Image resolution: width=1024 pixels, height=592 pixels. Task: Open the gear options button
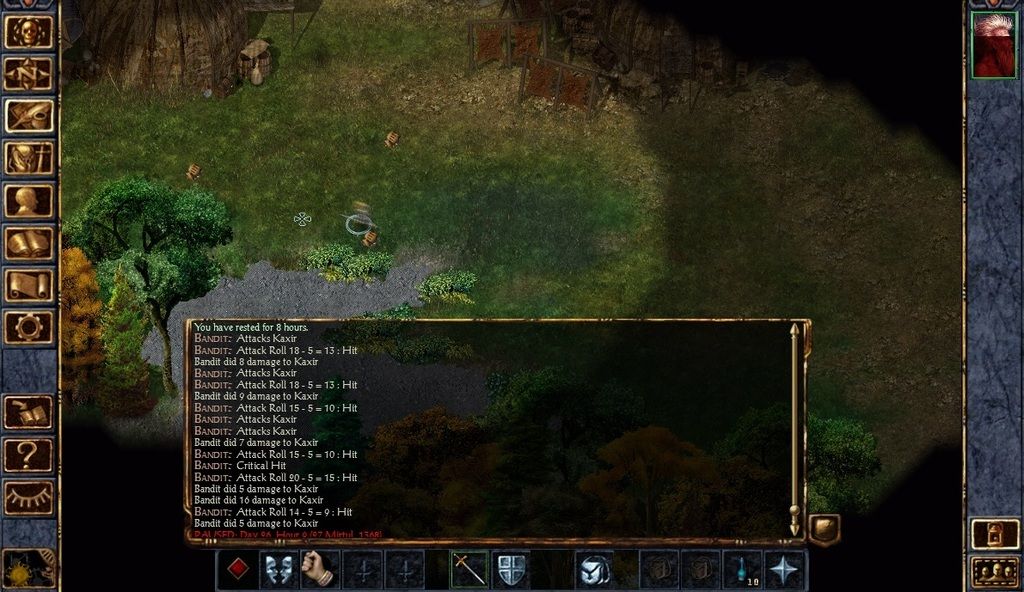(29, 326)
